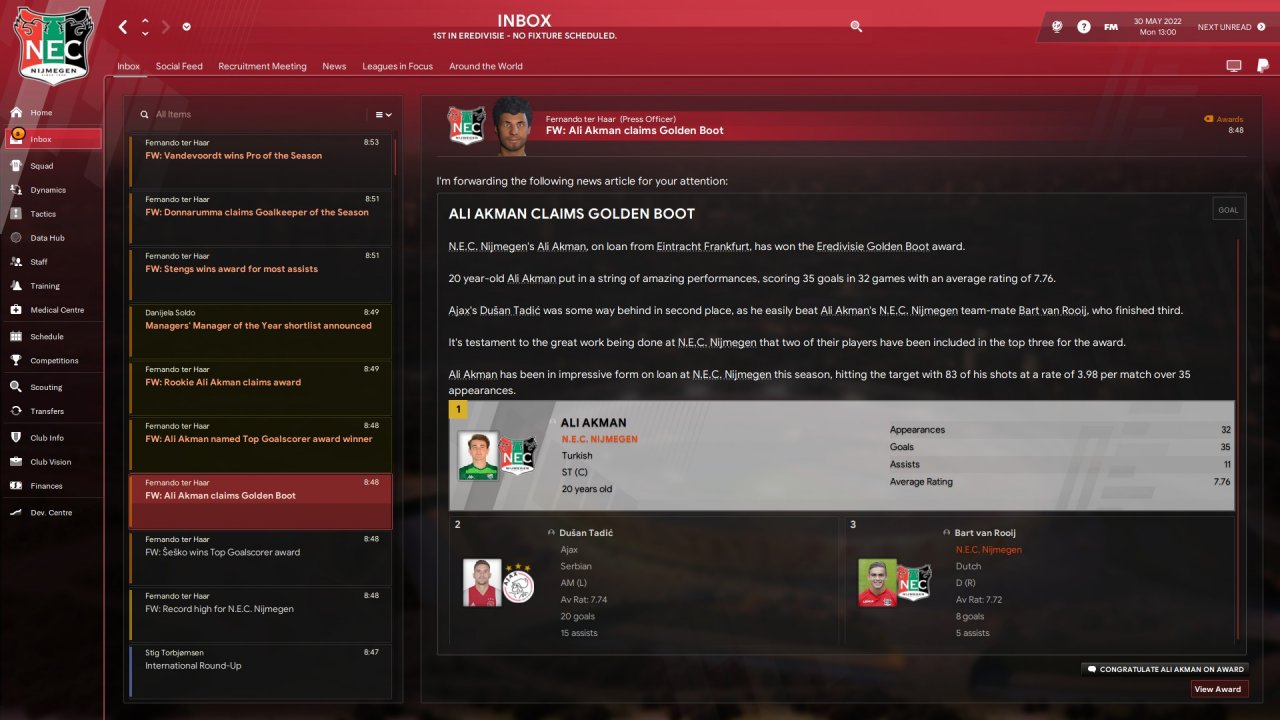Congratulate Ali Akman on award

point(1165,669)
